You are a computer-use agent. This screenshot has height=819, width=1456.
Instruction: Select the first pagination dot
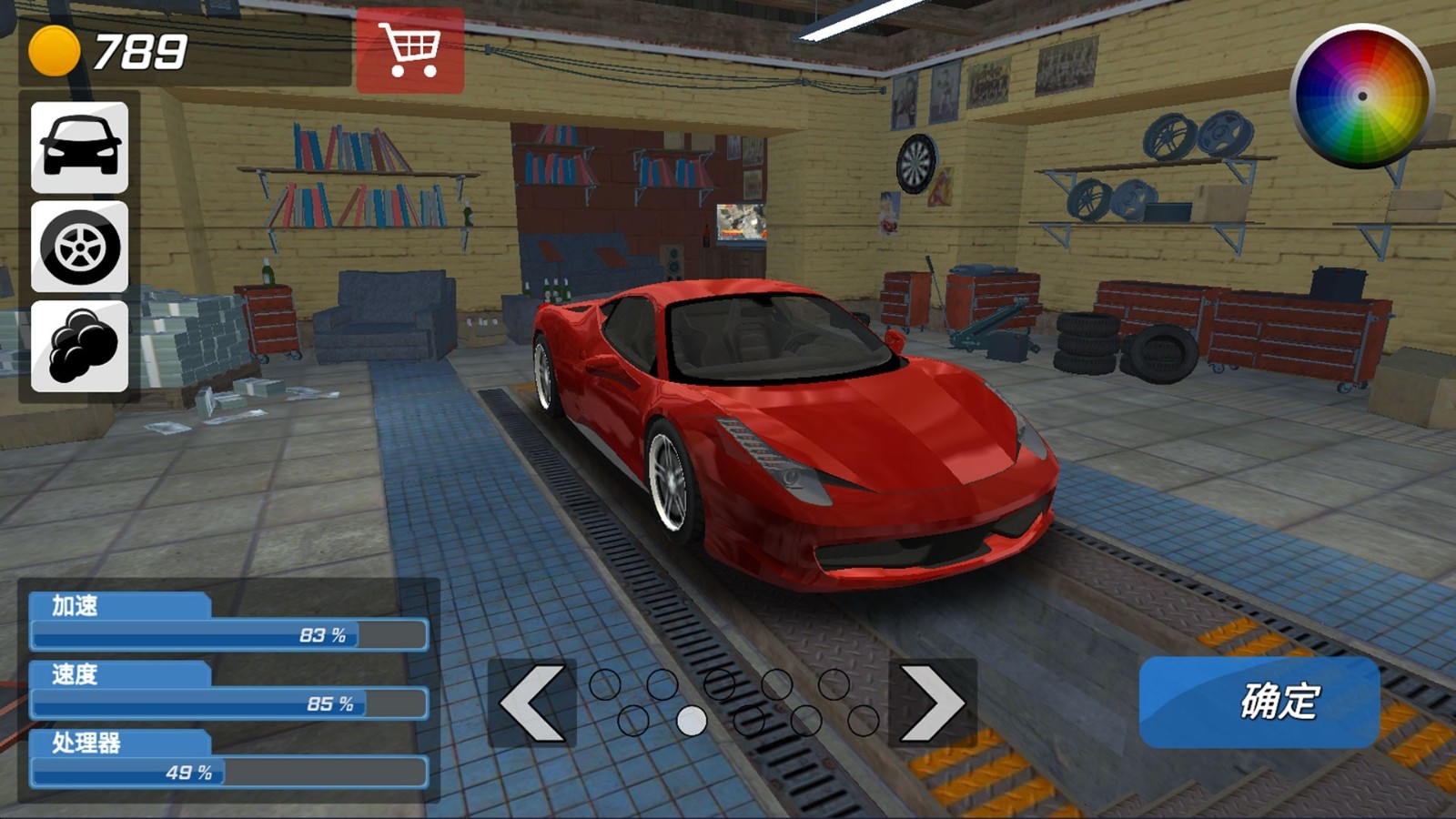tap(604, 683)
